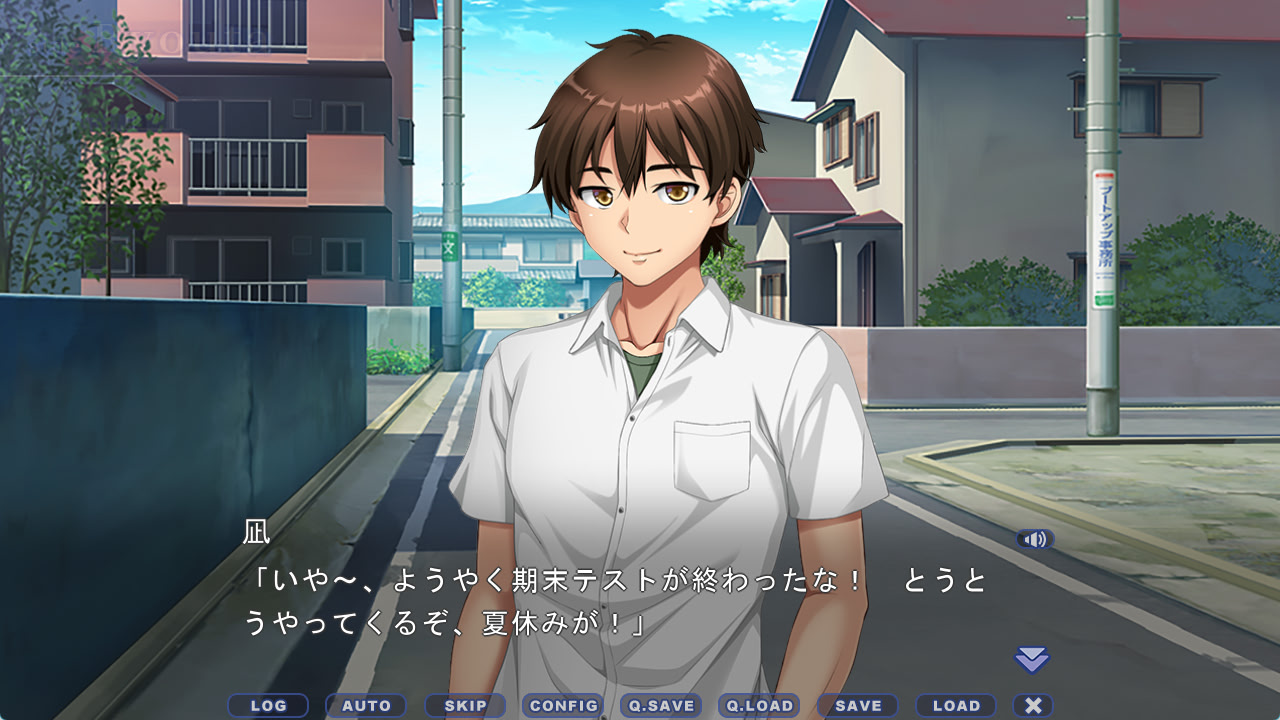Hide the text window with X

(x=1033, y=706)
